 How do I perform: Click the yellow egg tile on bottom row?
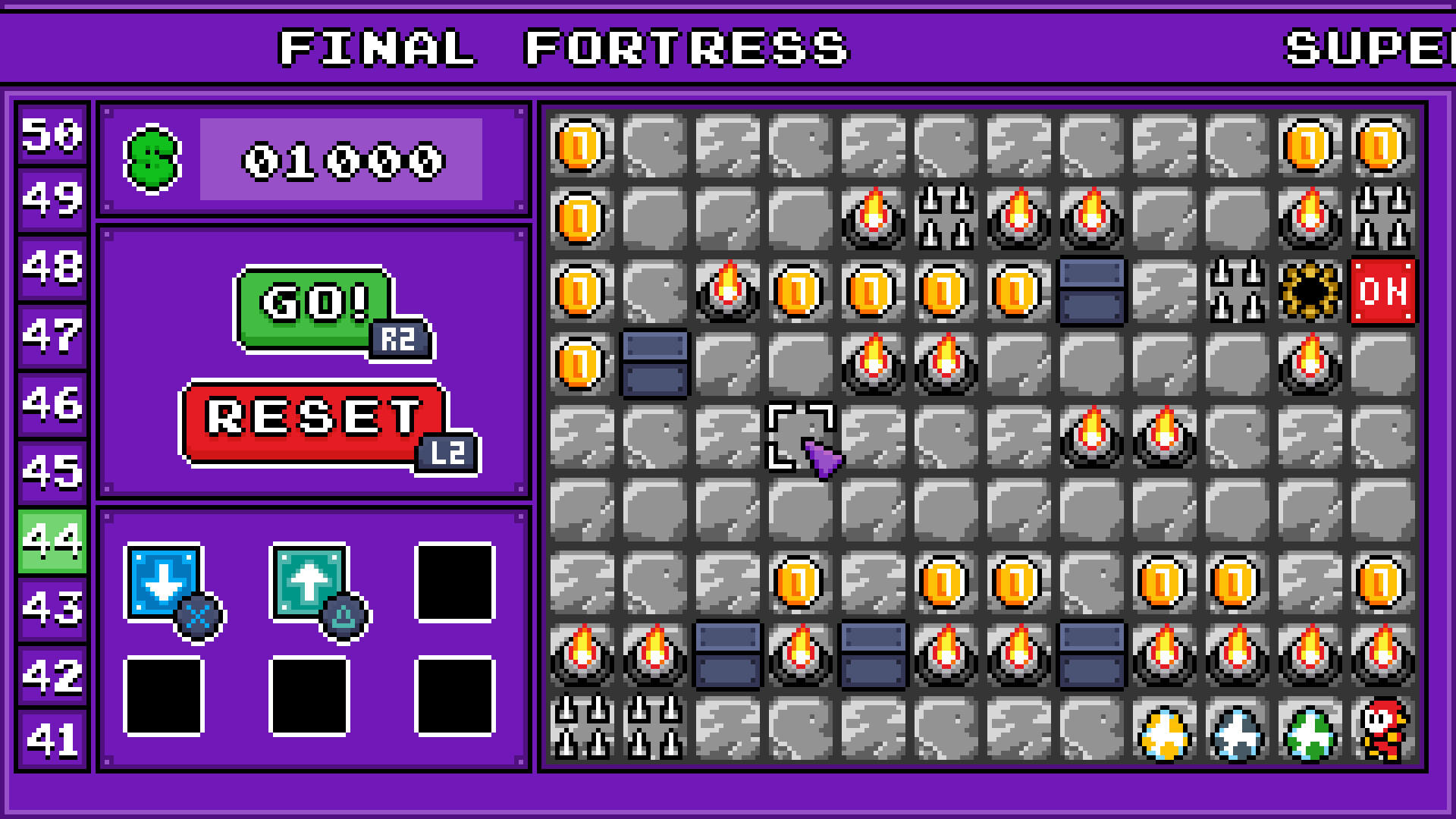(1165, 733)
